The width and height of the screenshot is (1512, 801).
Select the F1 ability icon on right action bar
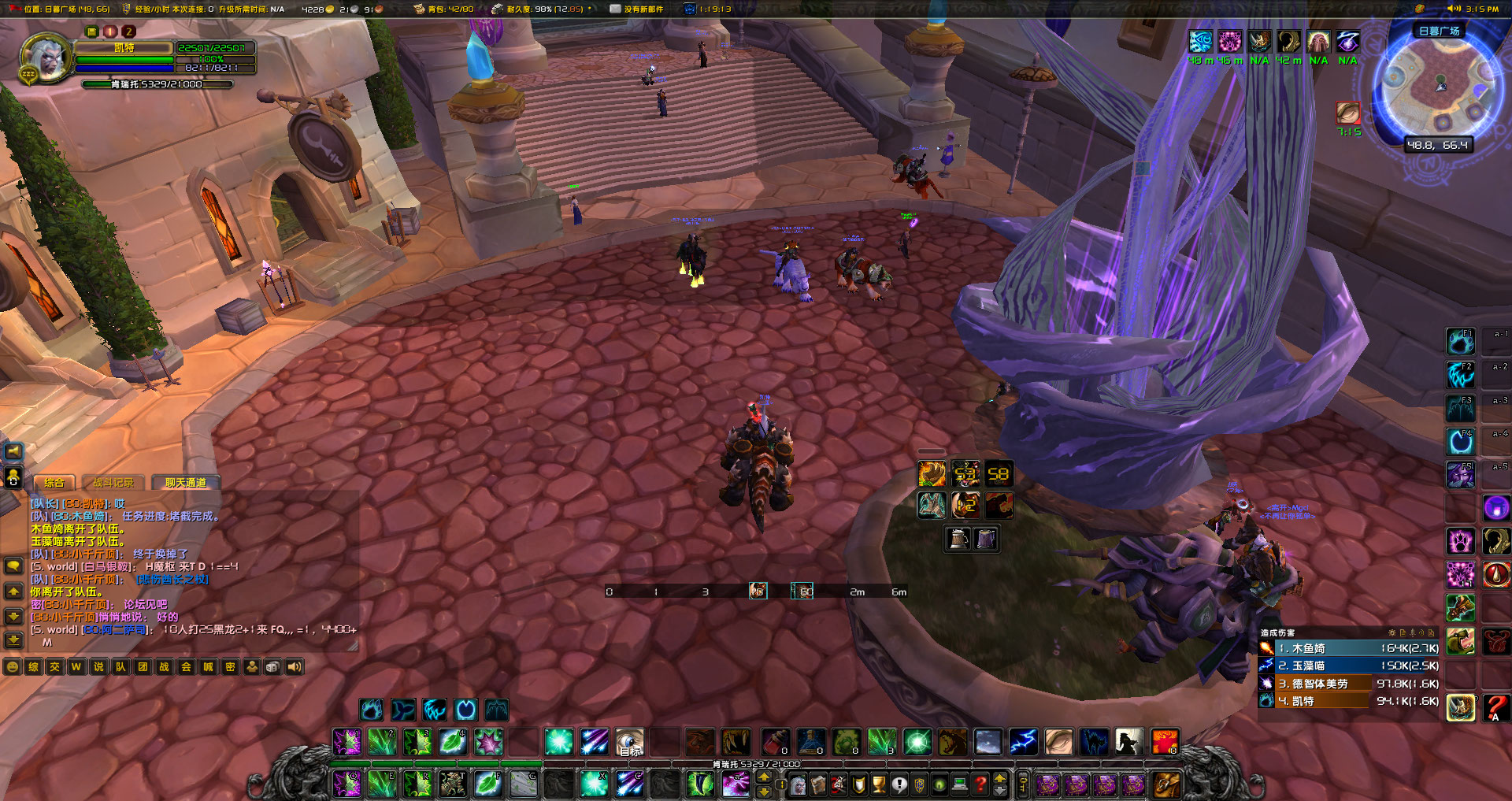(1461, 341)
